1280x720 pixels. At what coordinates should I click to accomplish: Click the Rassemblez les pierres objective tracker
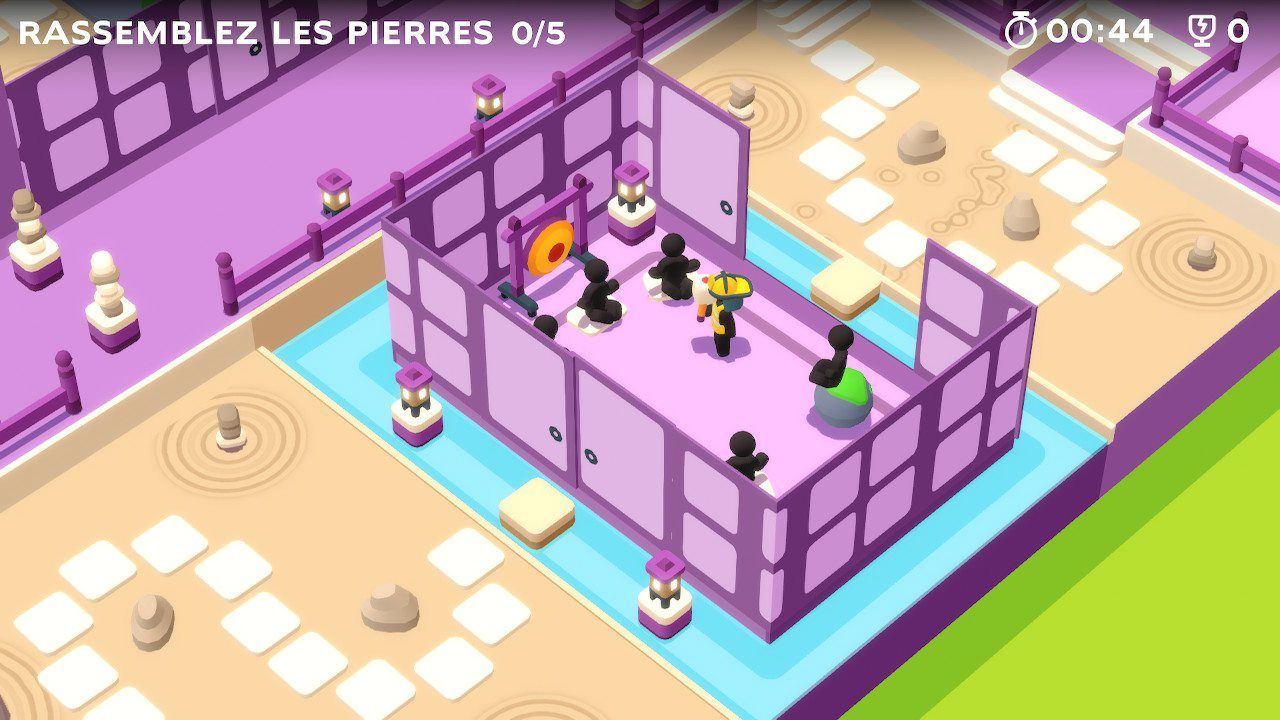[x=292, y=32]
